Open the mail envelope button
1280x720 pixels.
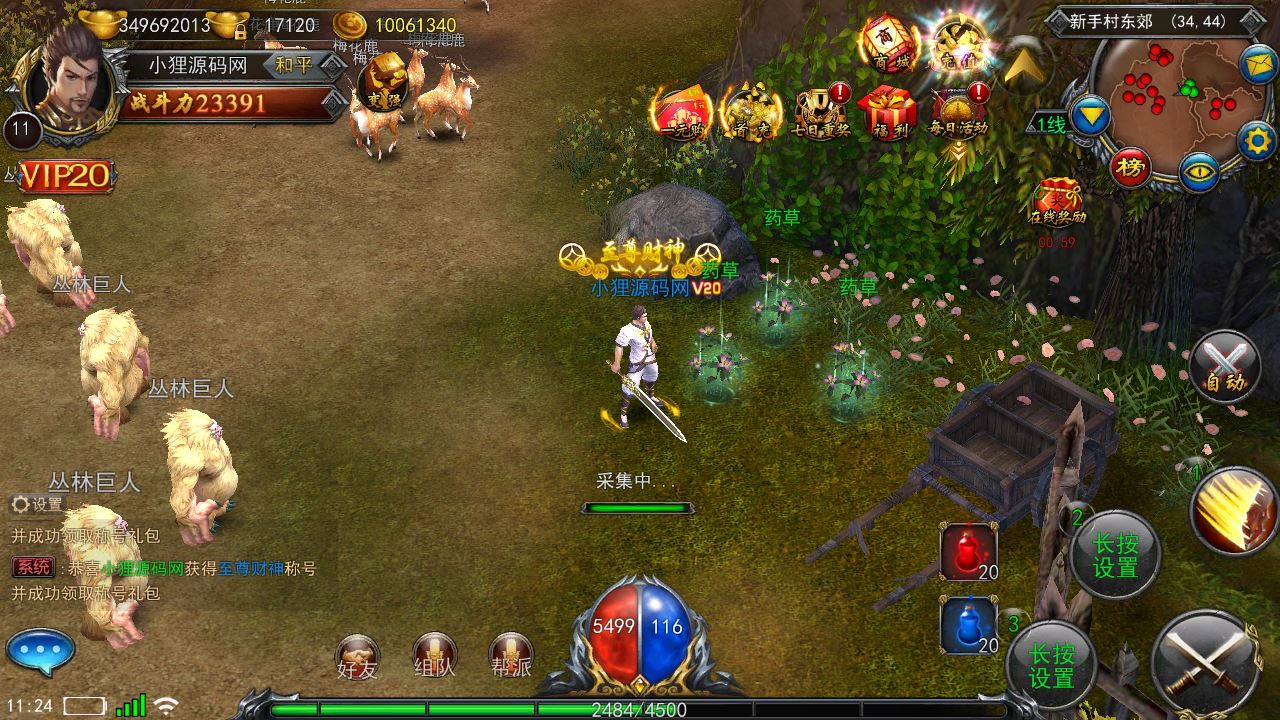(1258, 65)
